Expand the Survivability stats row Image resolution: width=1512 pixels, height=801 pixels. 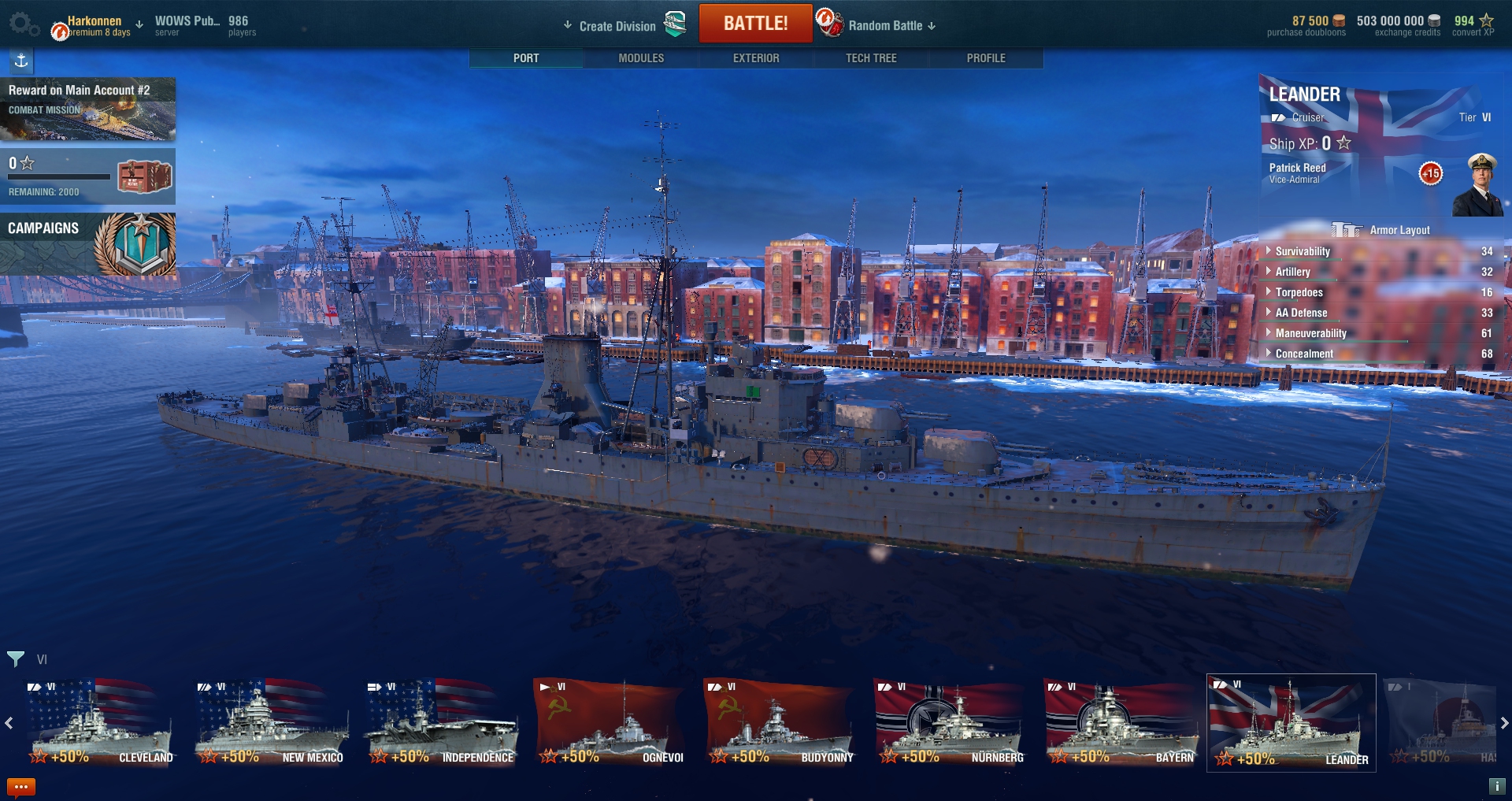tap(1303, 251)
